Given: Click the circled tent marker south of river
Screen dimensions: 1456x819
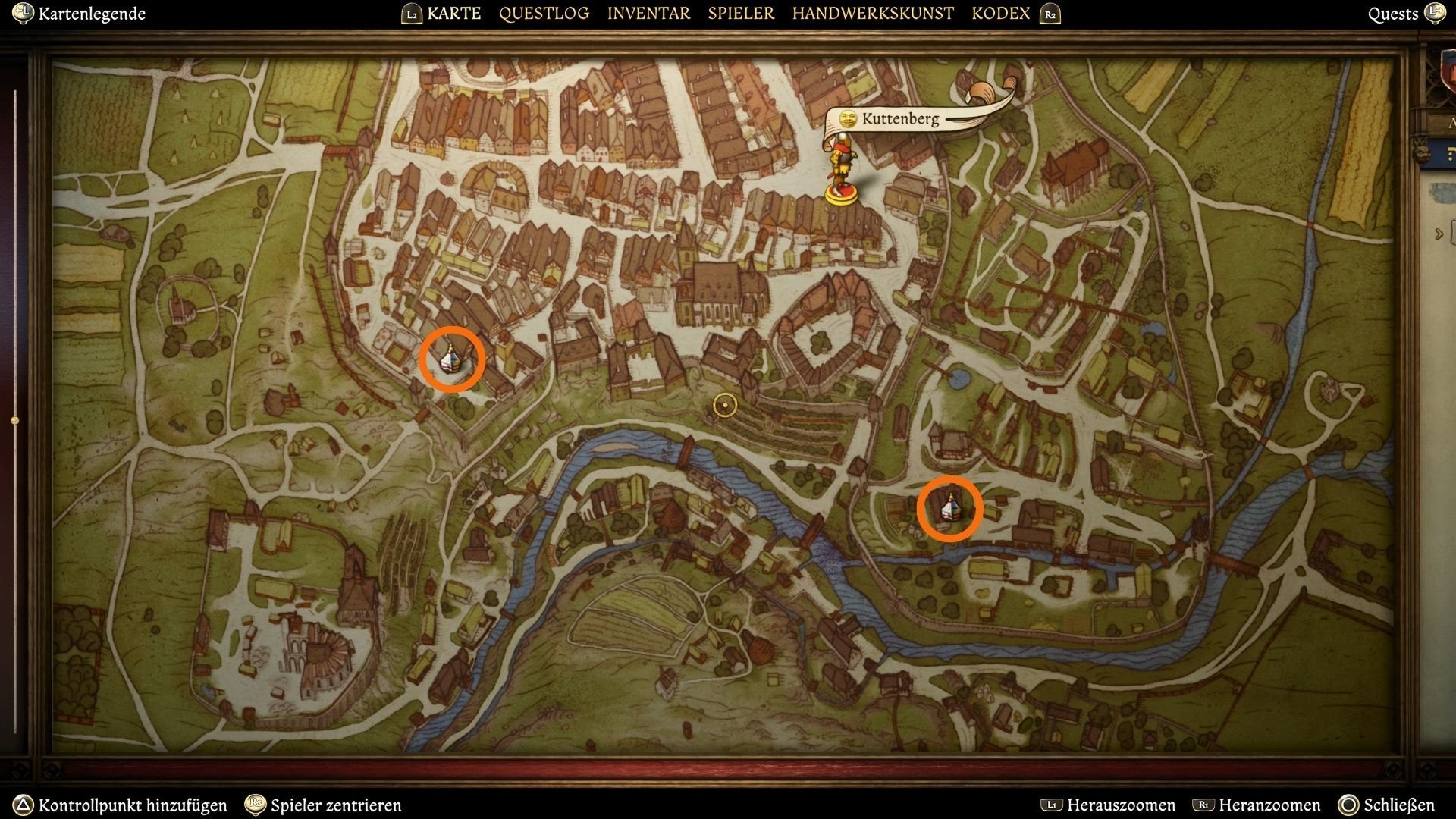Looking at the screenshot, I should point(950,508).
